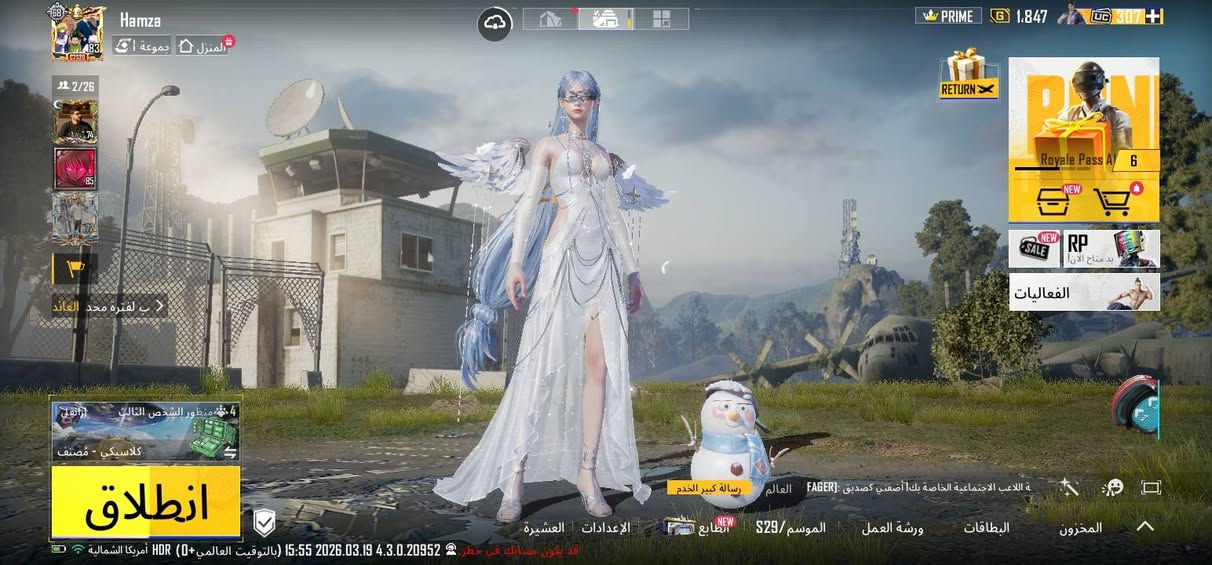Open the العشيرة (Clan) menu
Viewport: 1212px width, 565px height.
click(545, 527)
